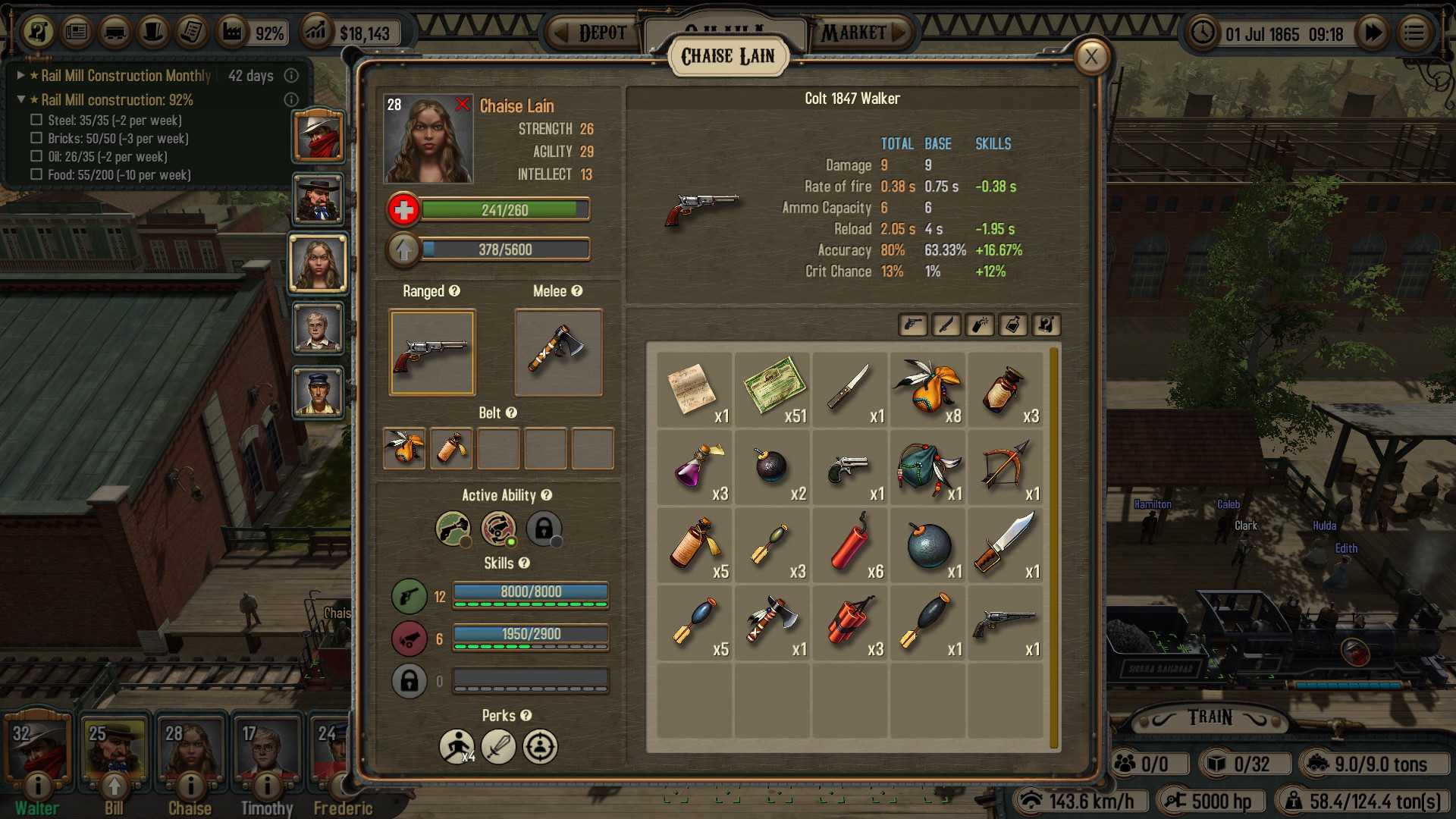Screen dimensions: 1456x819
Task: Click the top hat icon in top toolbar
Action: tap(153, 32)
